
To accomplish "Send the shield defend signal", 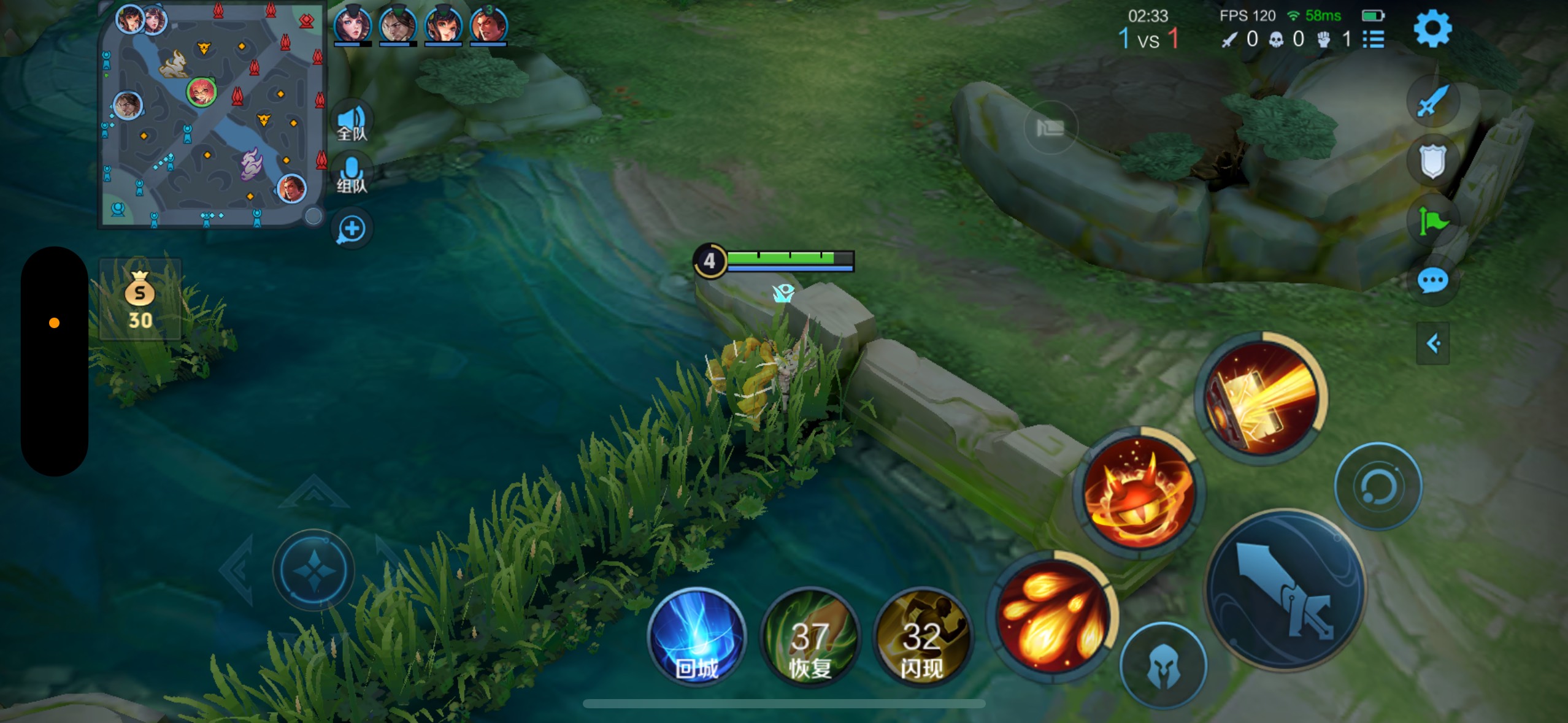I will click(1432, 161).
